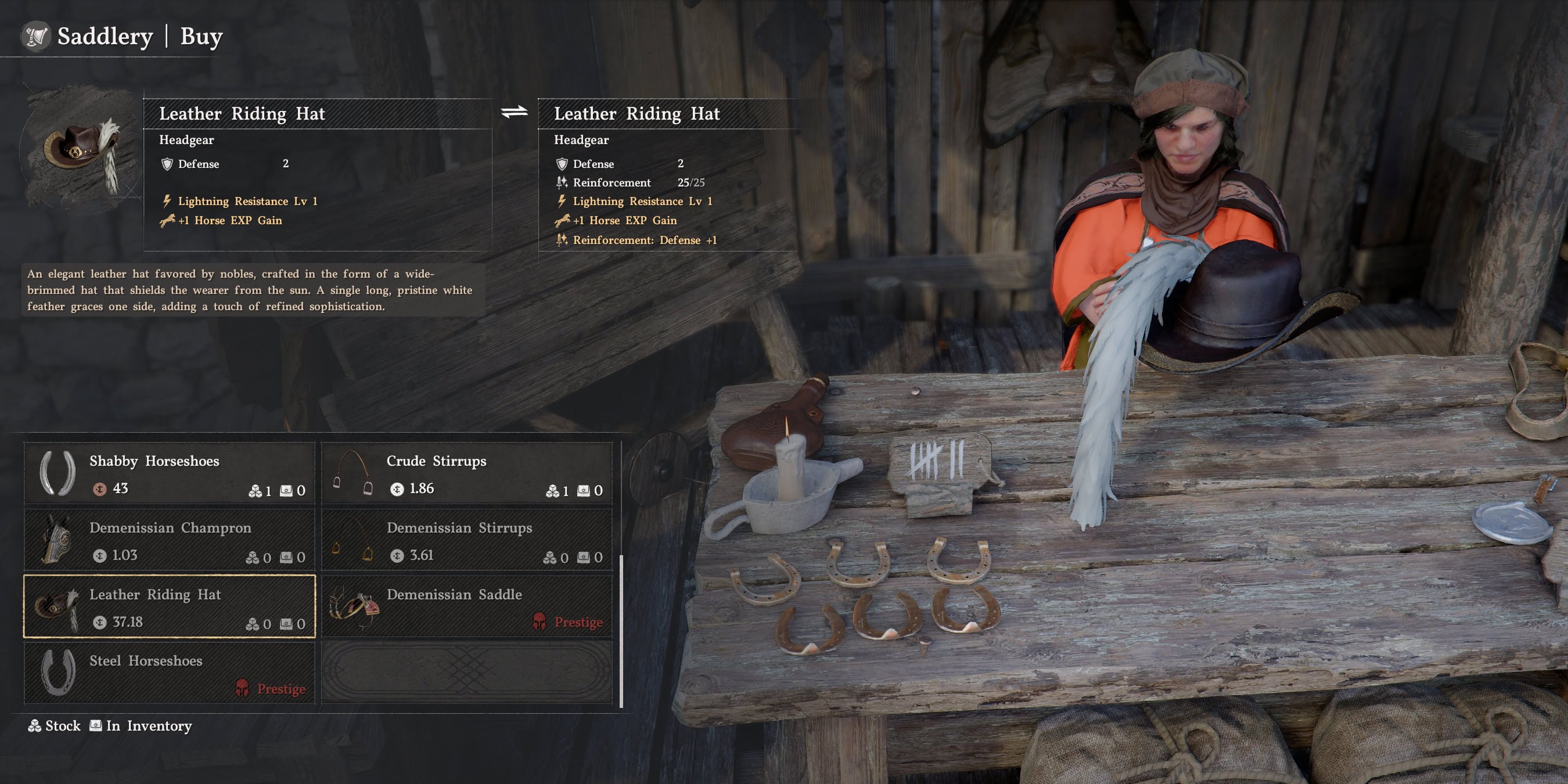
Task: Select the Demenissian Saddle prestige item
Action: pyautogui.click(x=466, y=606)
